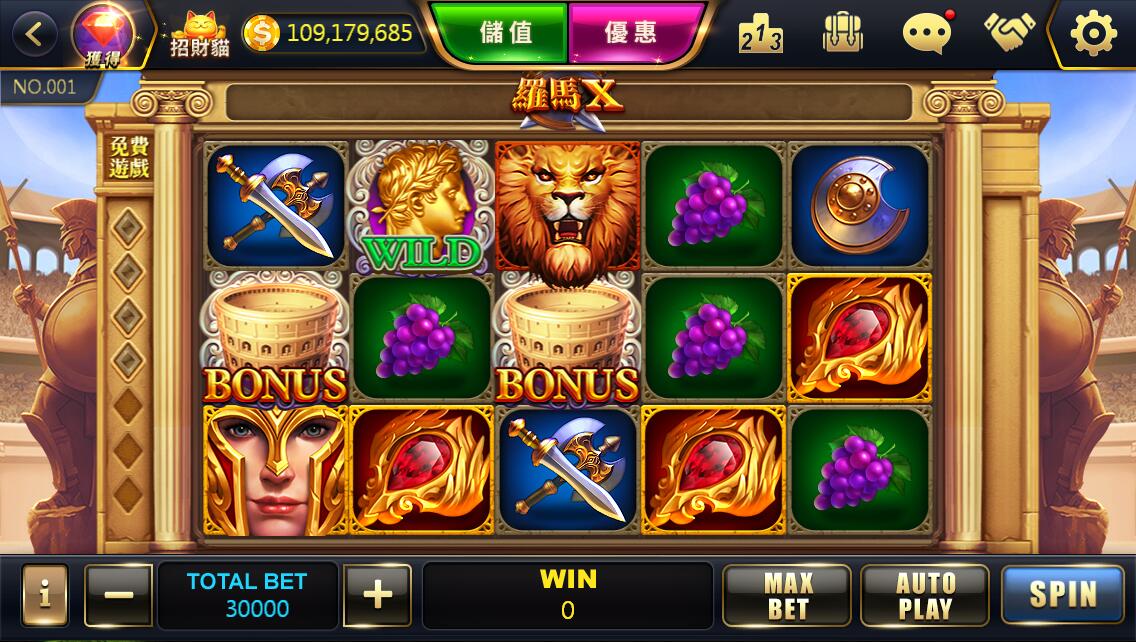Image resolution: width=1136 pixels, height=642 pixels.
Task: Click the gold coin balance icon
Action: tap(261, 34)
